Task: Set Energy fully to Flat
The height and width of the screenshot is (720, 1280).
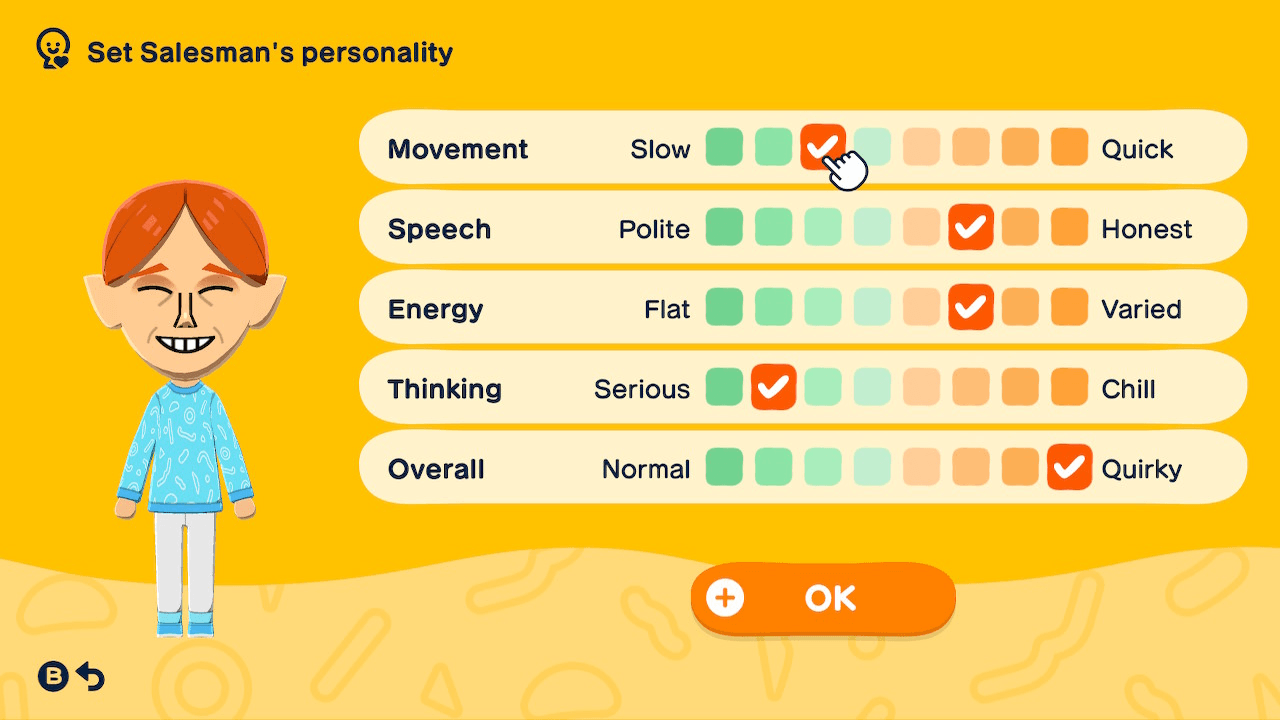Action: pos(724,308)
